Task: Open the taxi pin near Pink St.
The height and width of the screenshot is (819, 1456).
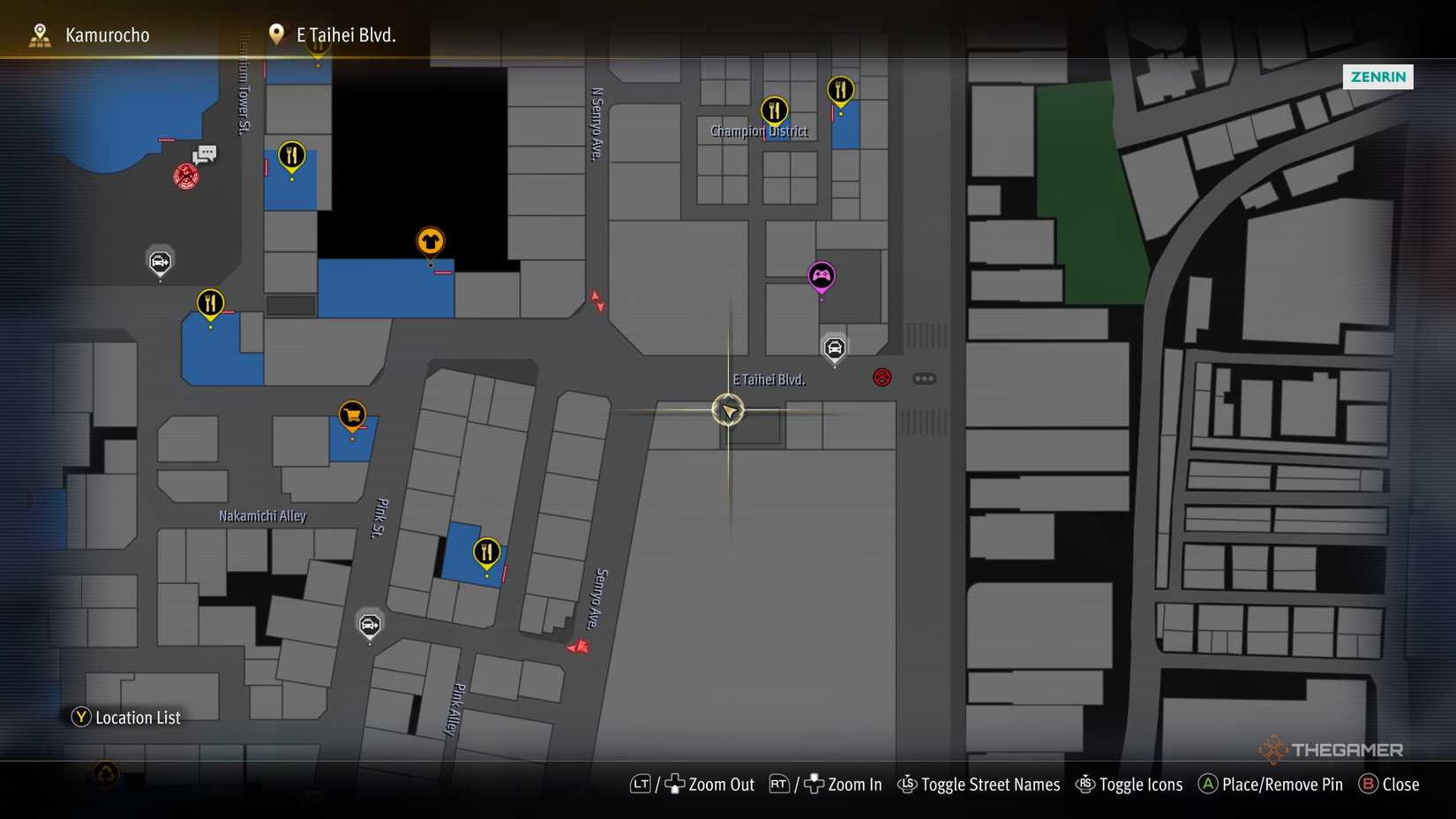Action: [x=369, y=625]
